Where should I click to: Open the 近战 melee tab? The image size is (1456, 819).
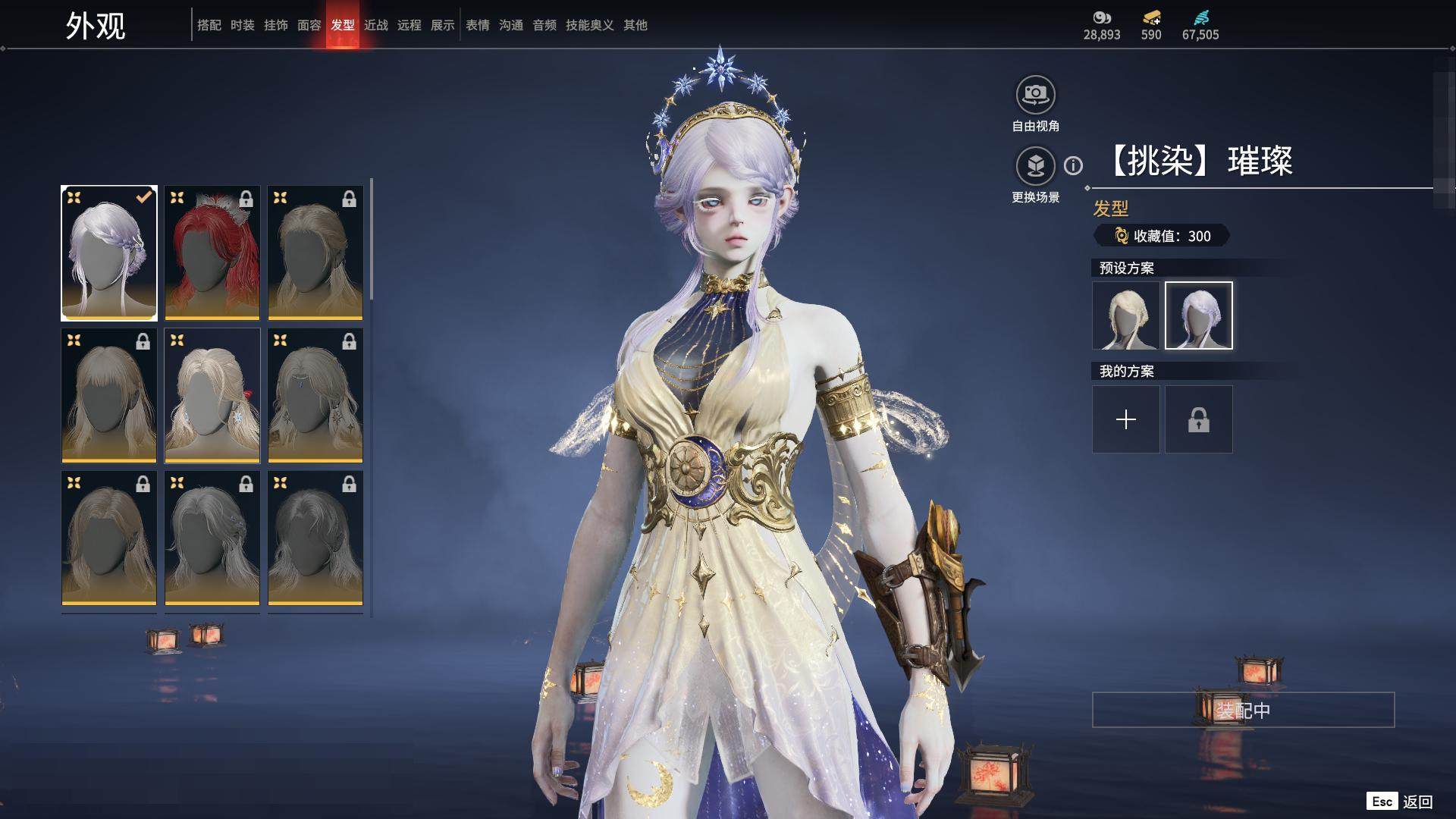click(x=375, y=25)
